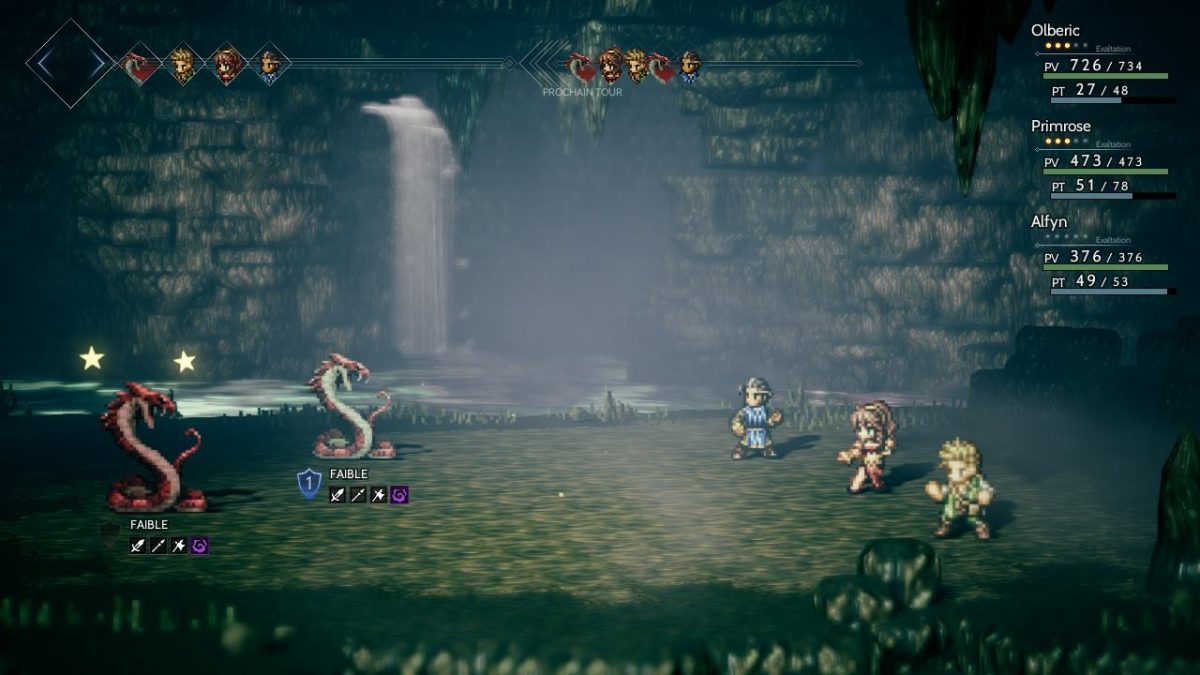
Task: Click Alfyn's portrait in the current turn order
Action: pyautogui.click(x=182, y=64)
